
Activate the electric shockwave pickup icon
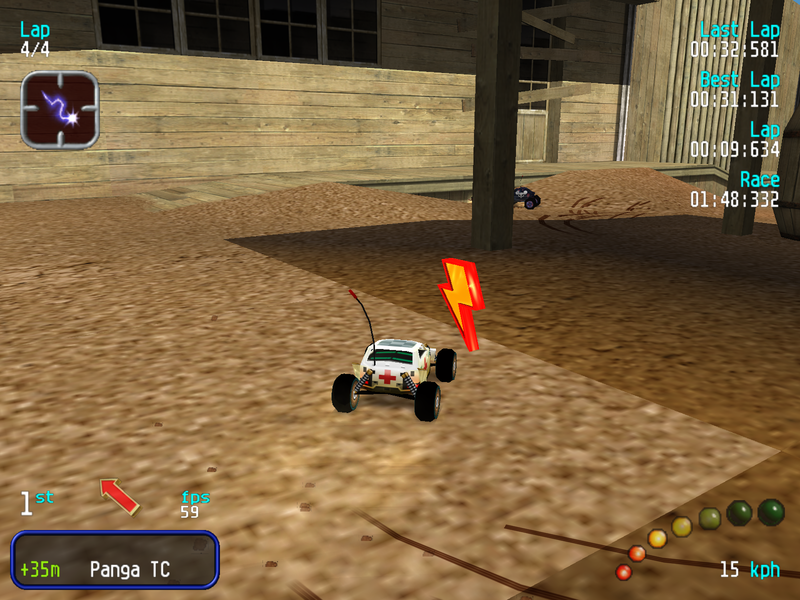coord(60,110)
